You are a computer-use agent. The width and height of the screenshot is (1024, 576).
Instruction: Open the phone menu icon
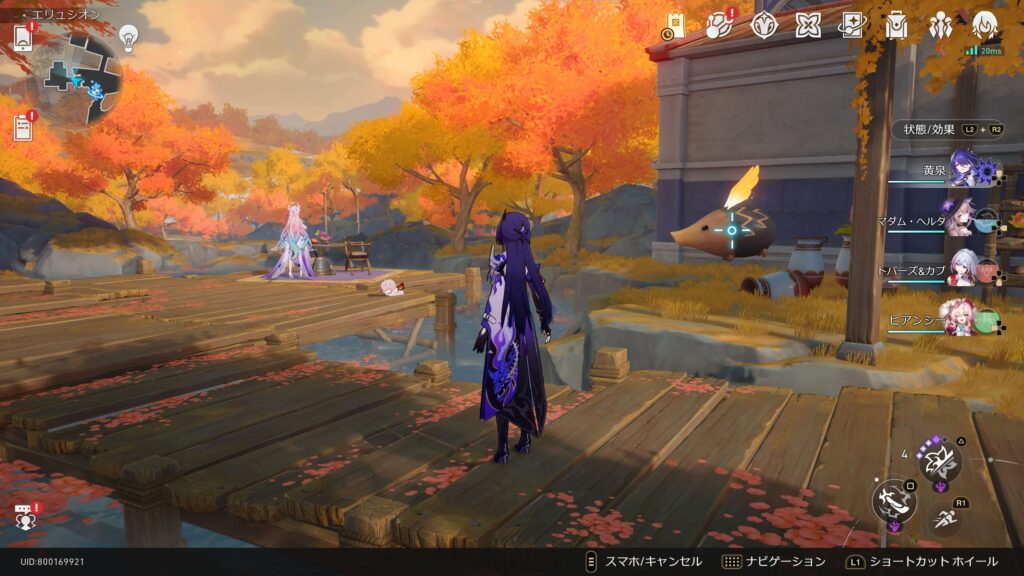(23, 37)
